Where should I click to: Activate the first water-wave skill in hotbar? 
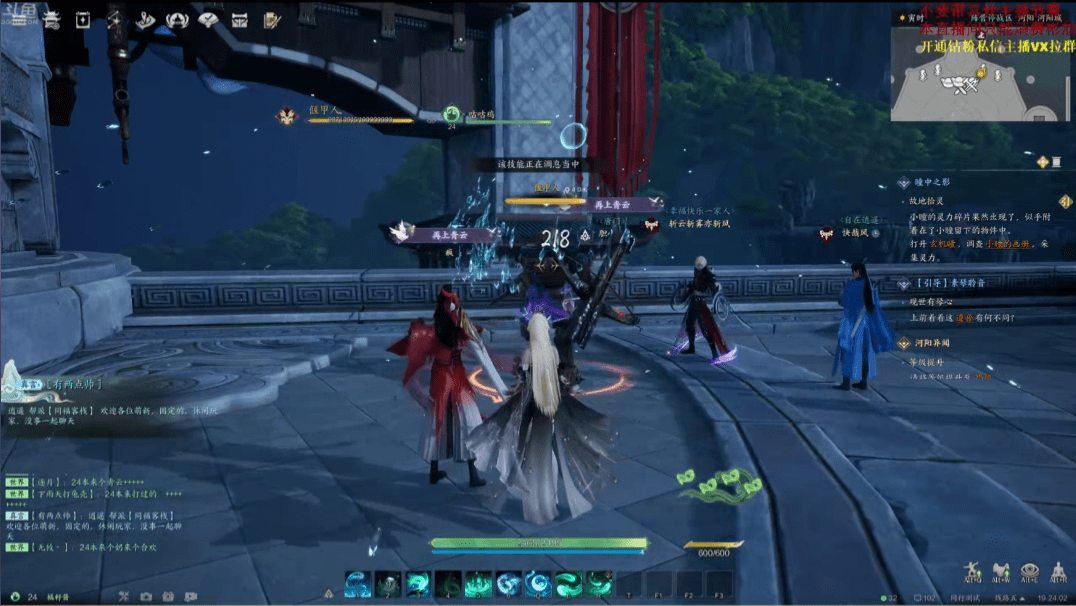click(357, 584)
